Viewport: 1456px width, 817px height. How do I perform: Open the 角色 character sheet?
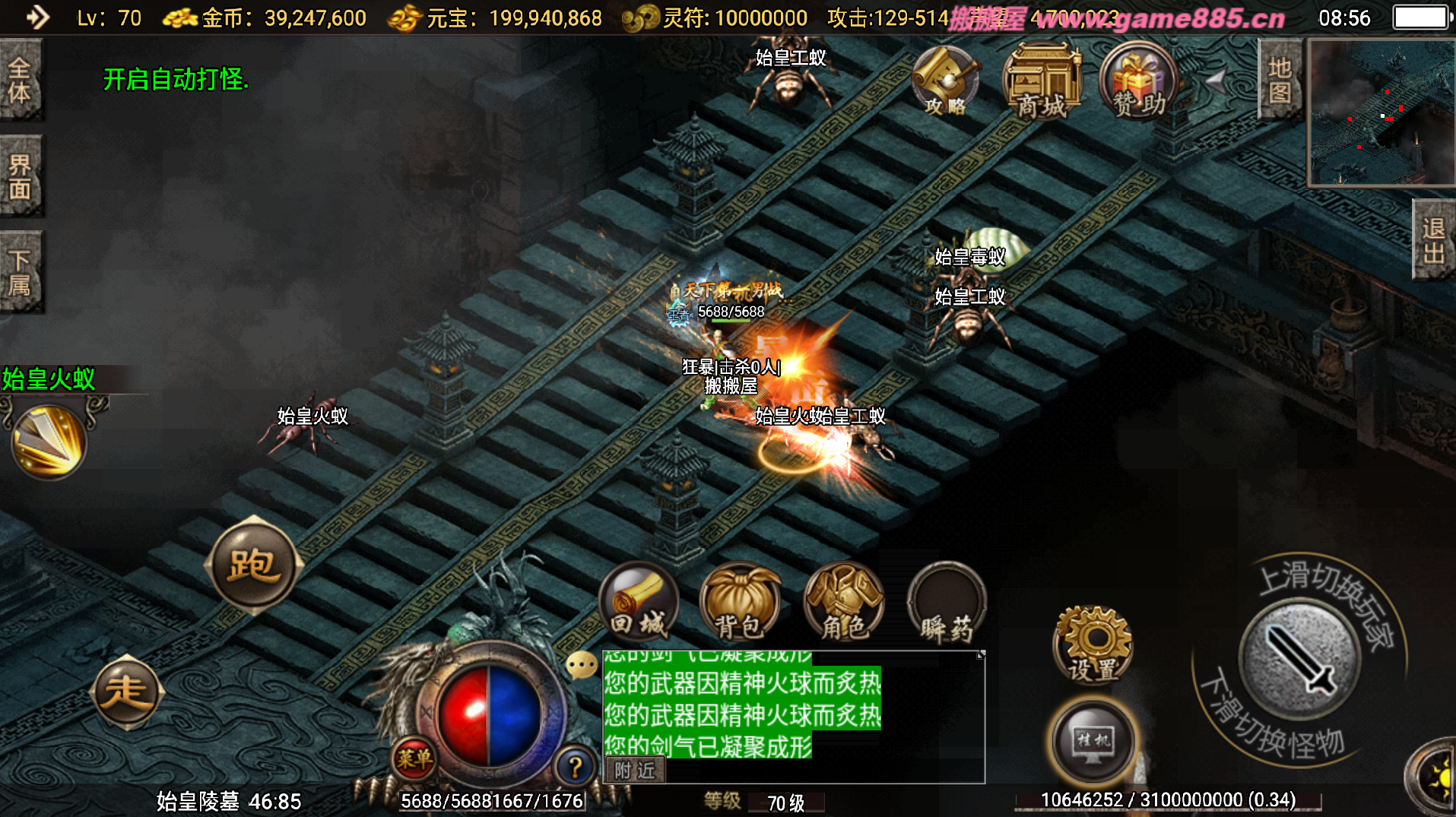click(x=843, y=603)
